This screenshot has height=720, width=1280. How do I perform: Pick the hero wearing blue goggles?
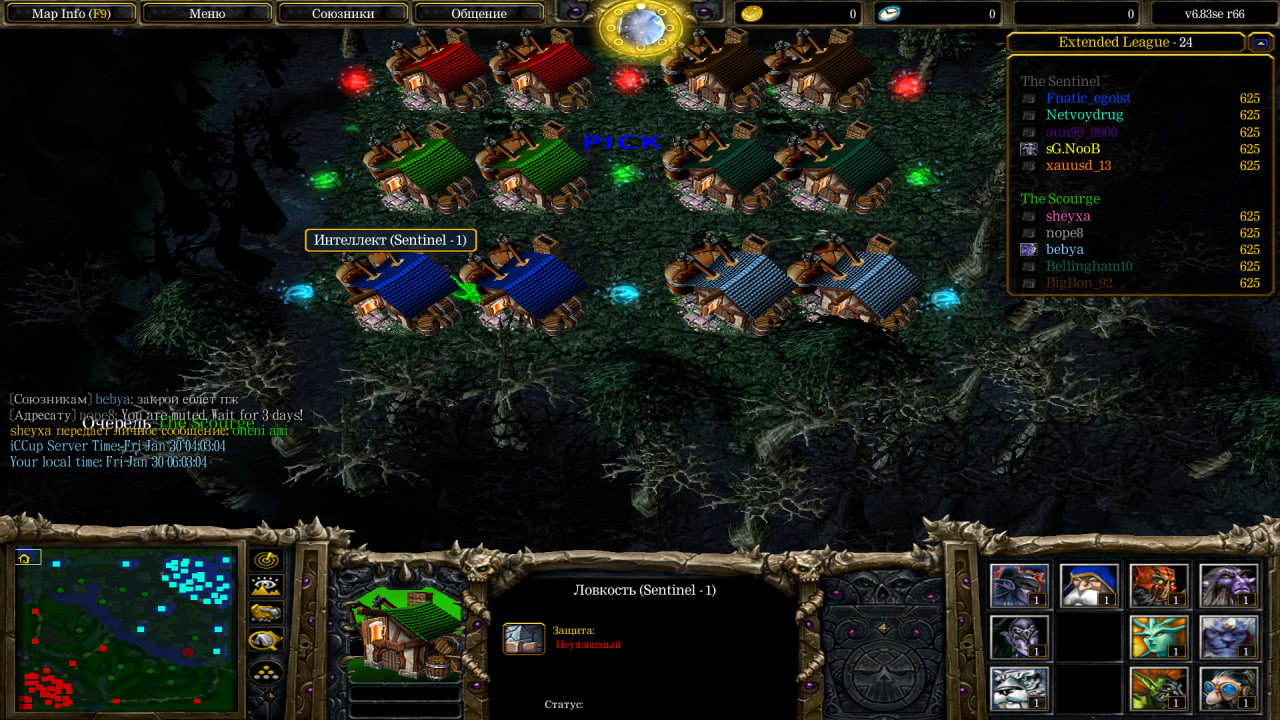(1228, 688)
